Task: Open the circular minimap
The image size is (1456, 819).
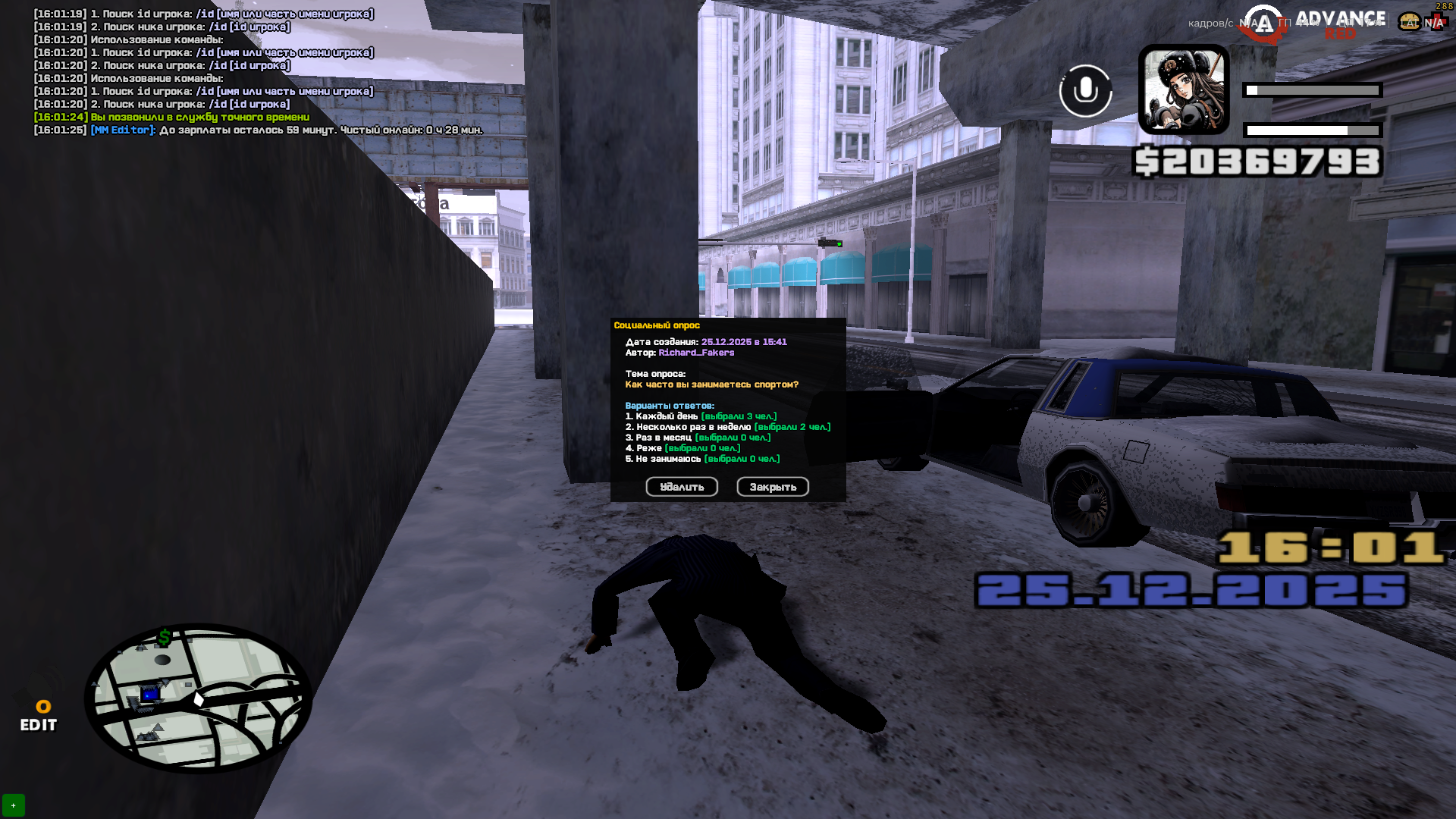Action: pyautogui.click(x=198, y=698)
